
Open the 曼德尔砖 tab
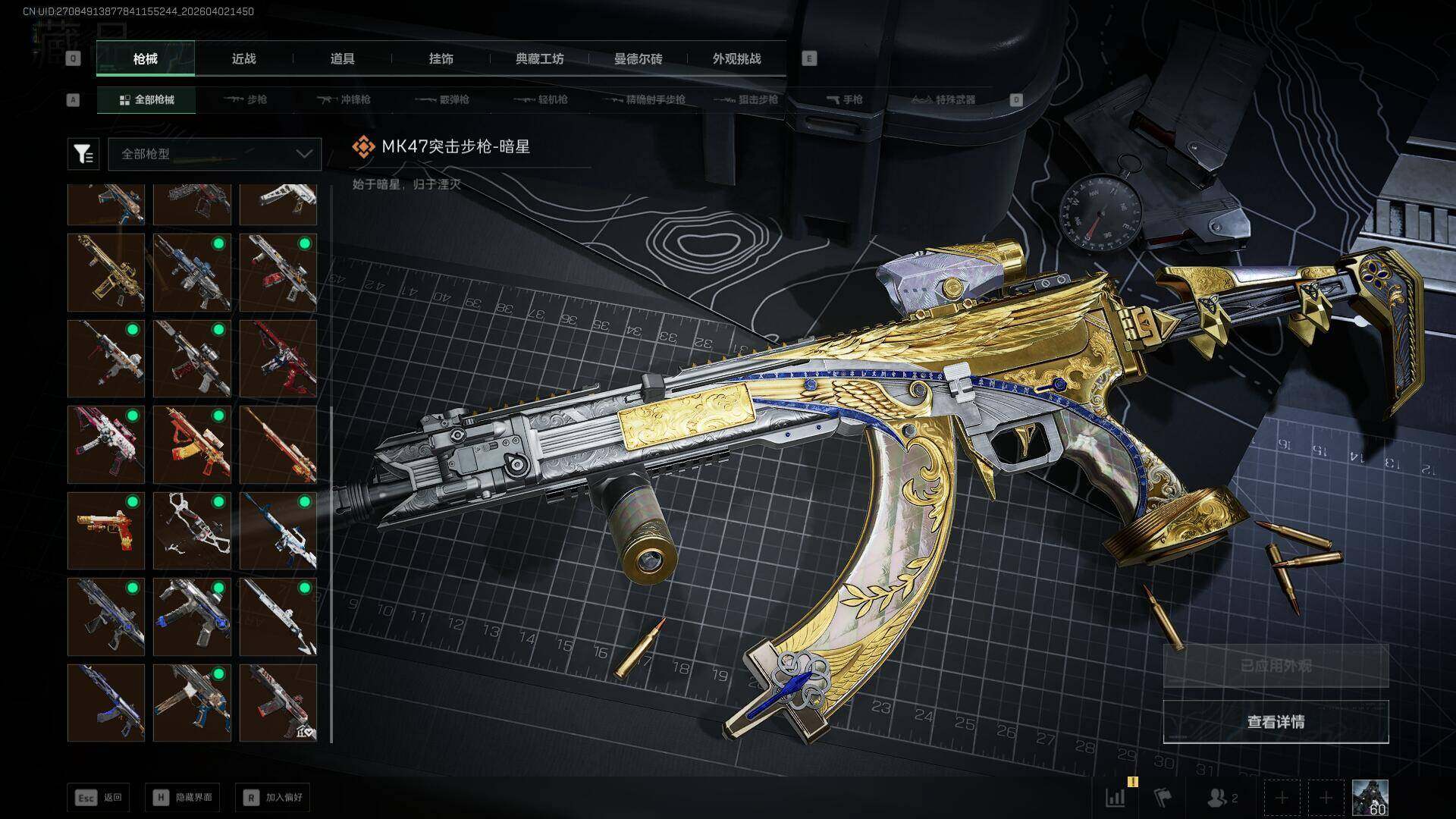click(x=638, y=59)
